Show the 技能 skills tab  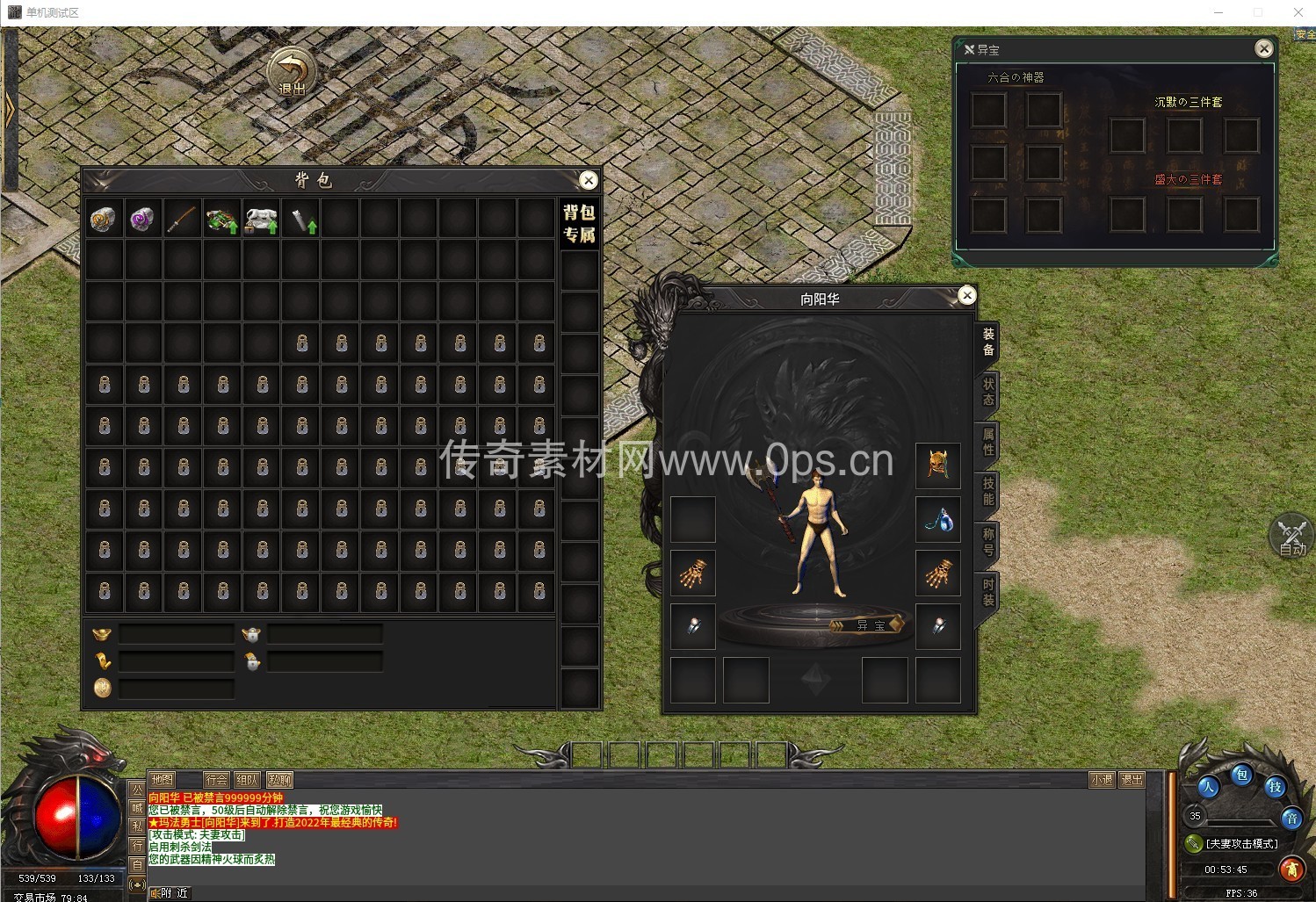(x=988, y=492)
